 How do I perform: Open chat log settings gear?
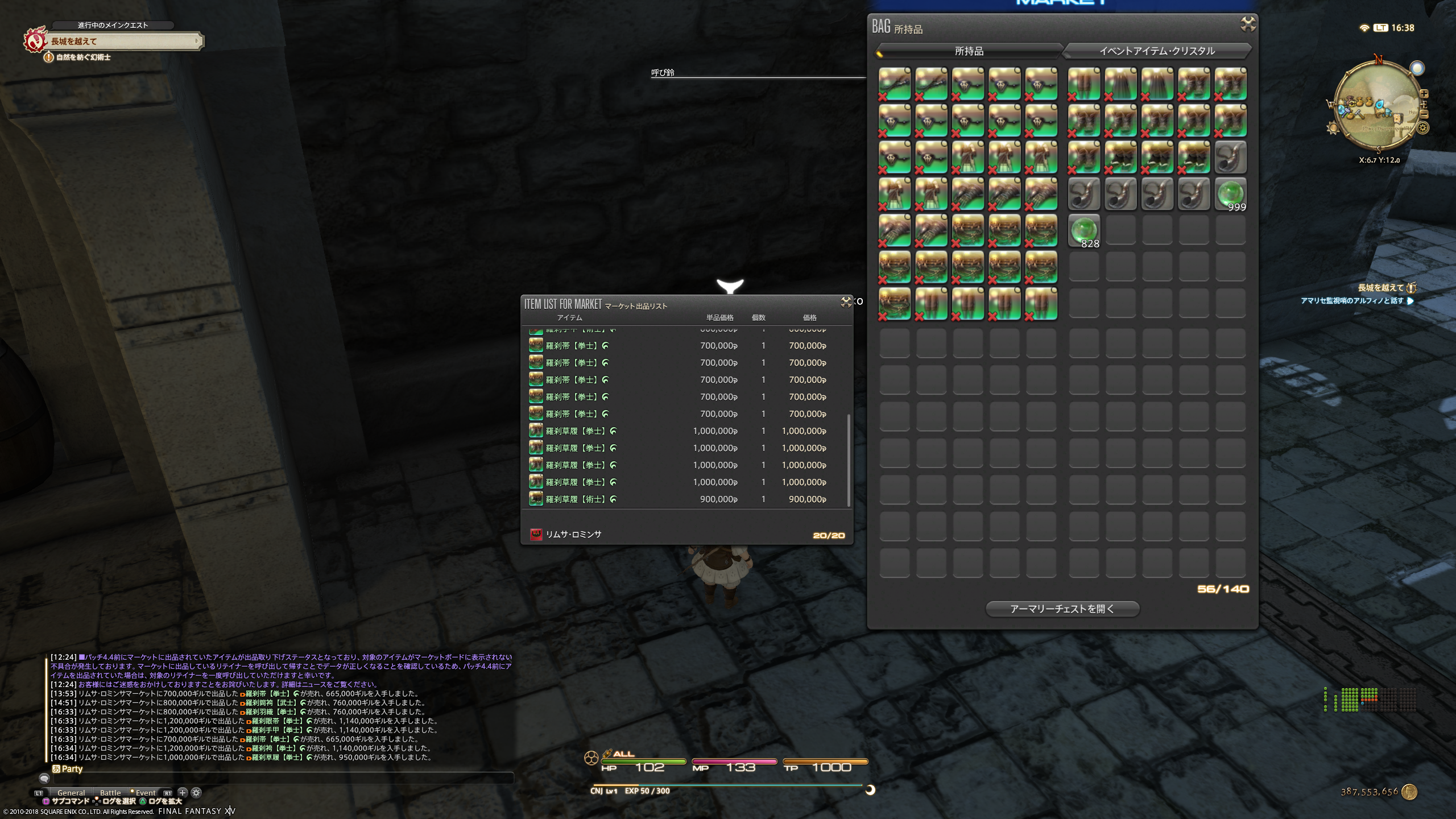(196, 792)
